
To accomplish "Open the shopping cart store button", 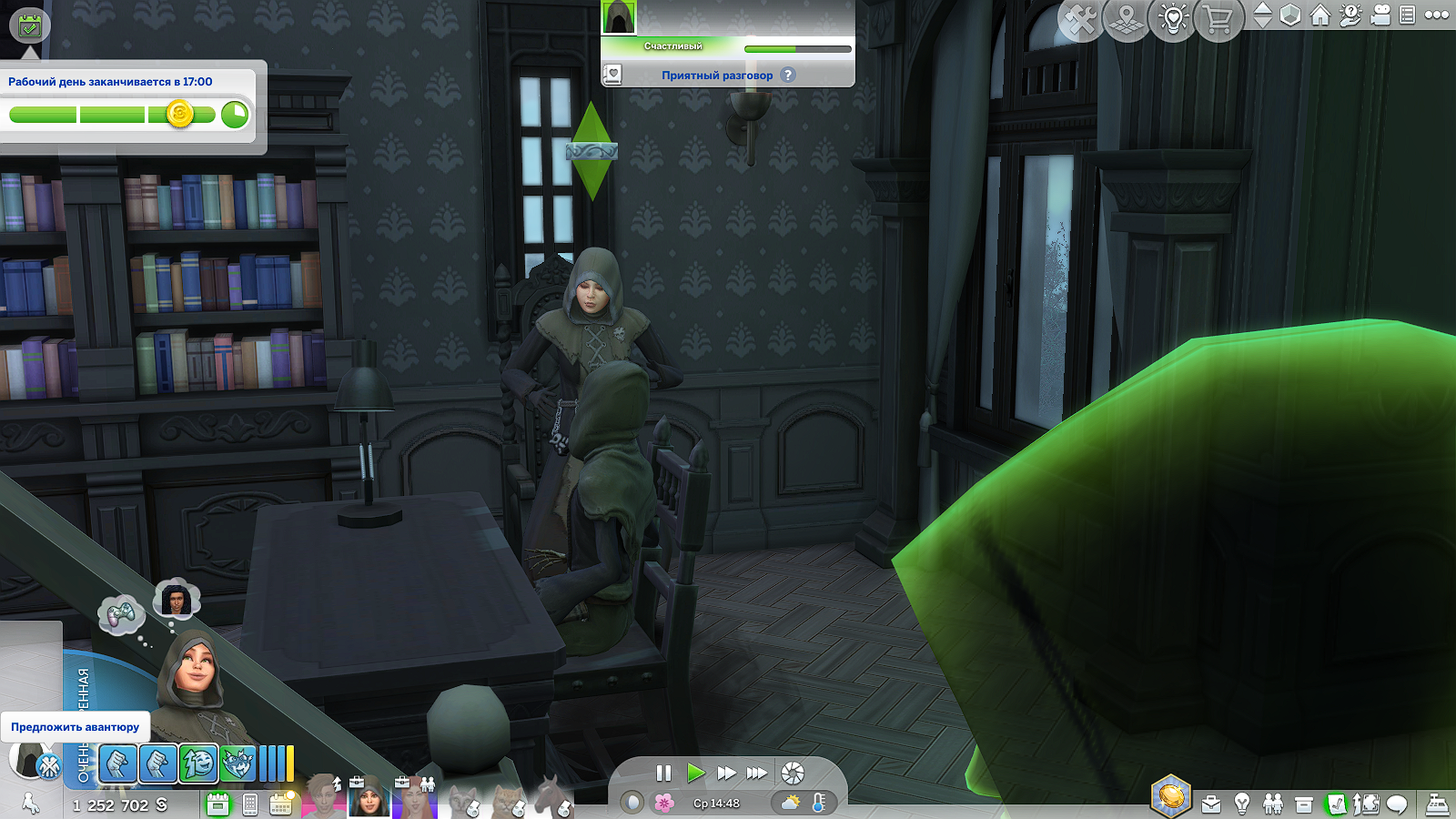I will (x=1219, y=20).
